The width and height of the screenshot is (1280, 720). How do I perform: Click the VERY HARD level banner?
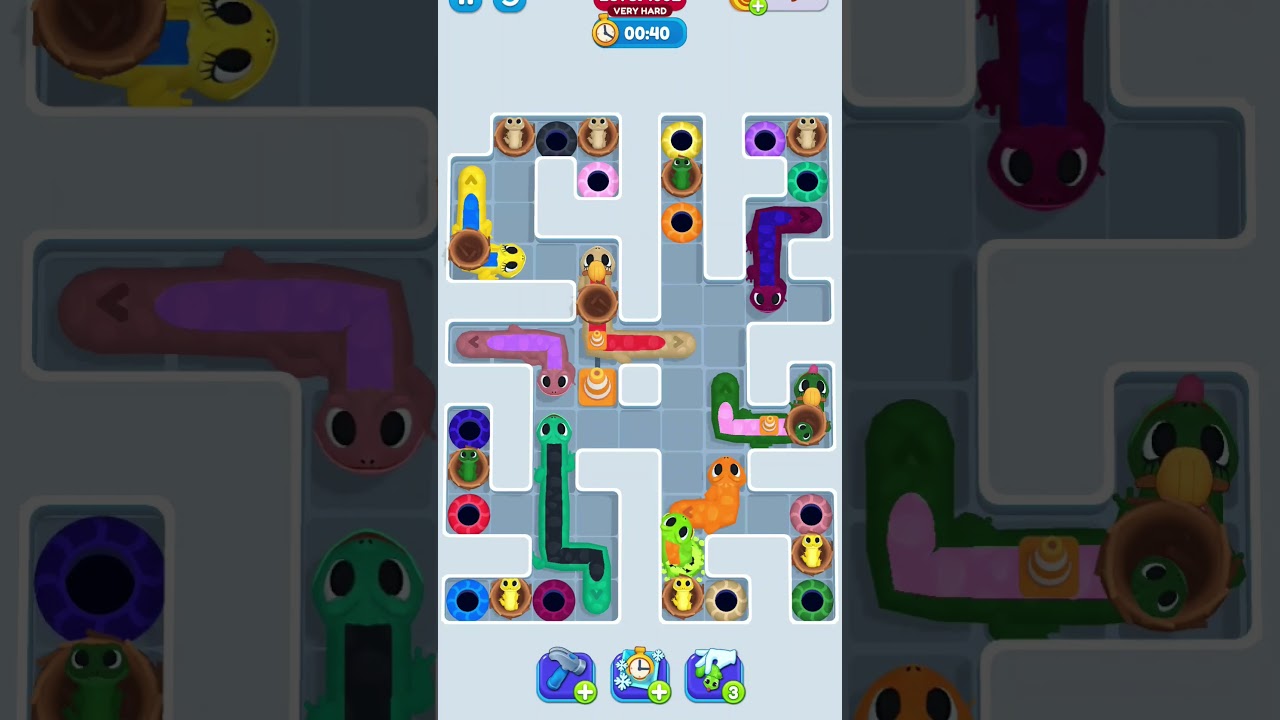[638, 8]
